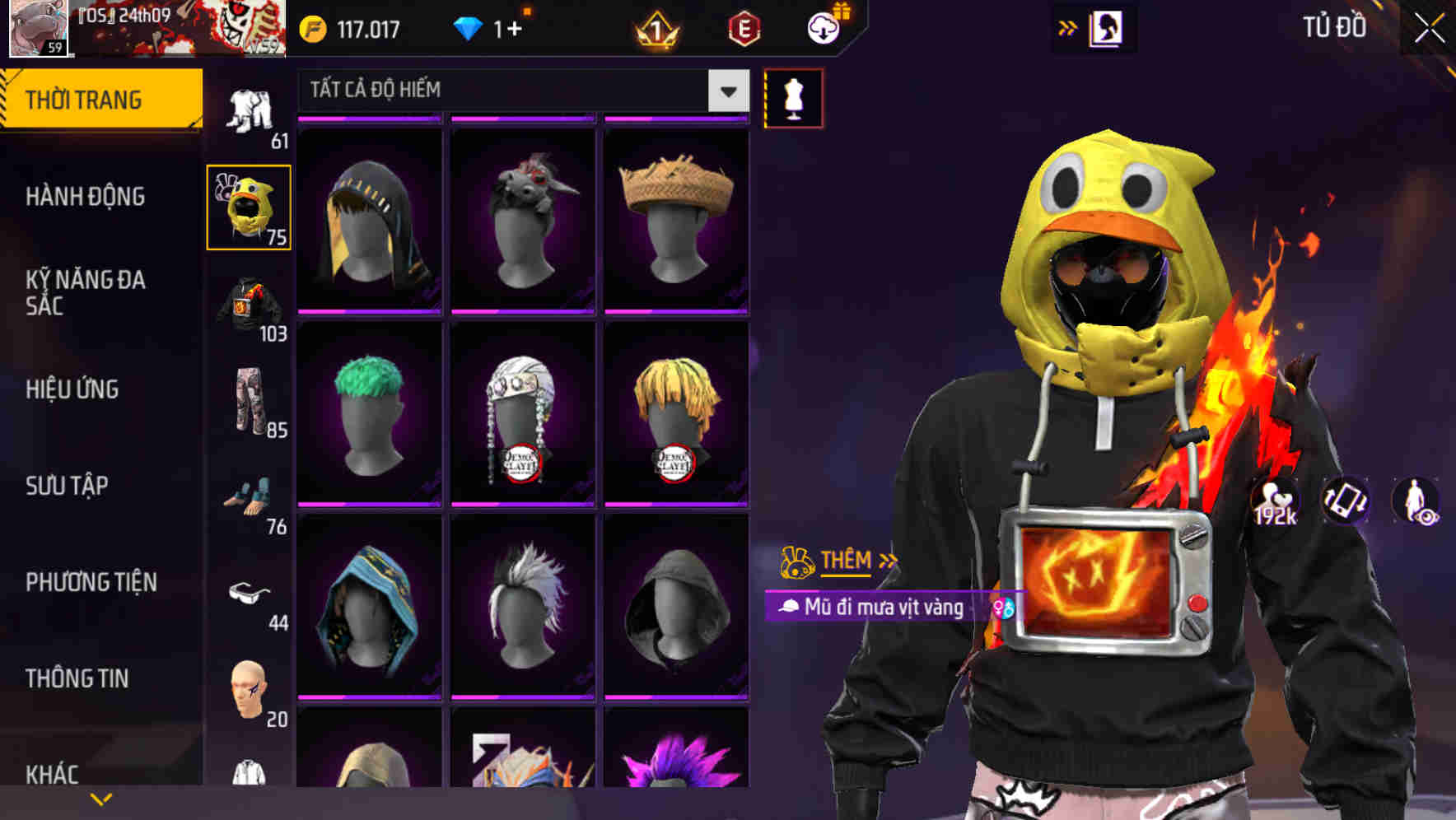Viewport: 1456px width, 820px height.
Task: Toggle the mannequin preview next to rarity filter
Action: pos(791,98)
